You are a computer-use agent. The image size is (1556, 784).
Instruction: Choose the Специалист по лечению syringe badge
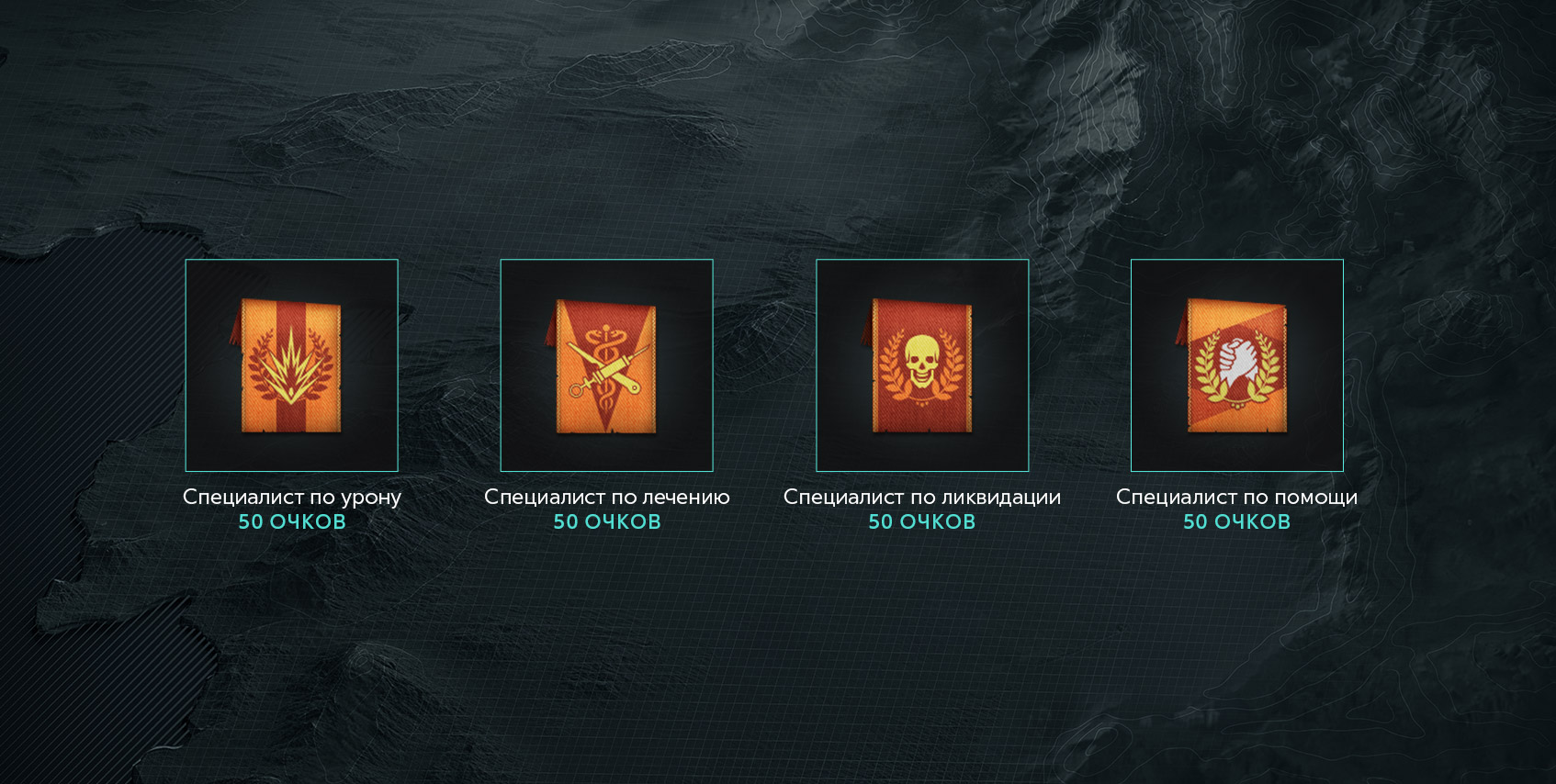606,365
